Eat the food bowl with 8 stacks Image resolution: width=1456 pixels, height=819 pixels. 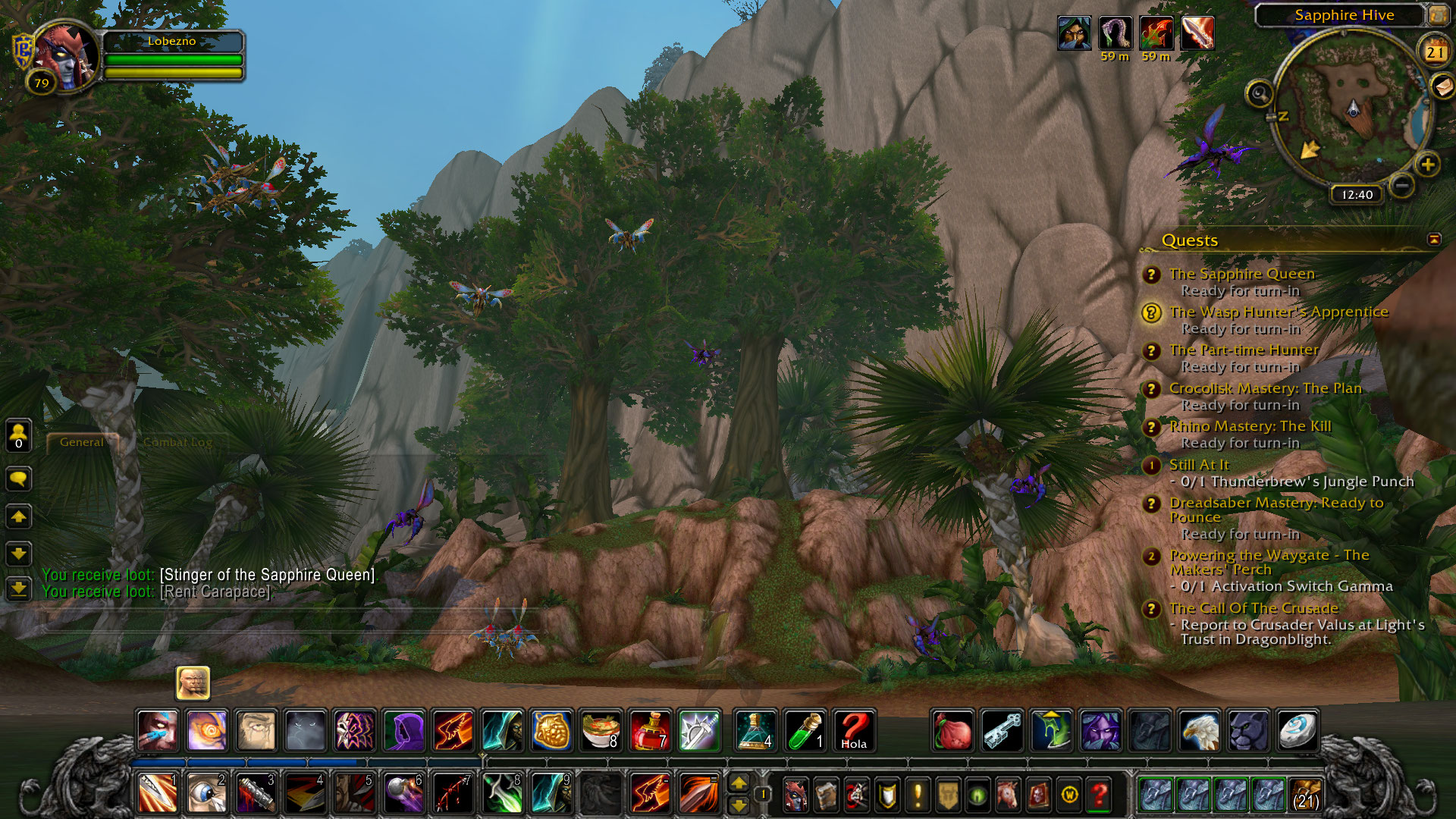coord(601,731)
